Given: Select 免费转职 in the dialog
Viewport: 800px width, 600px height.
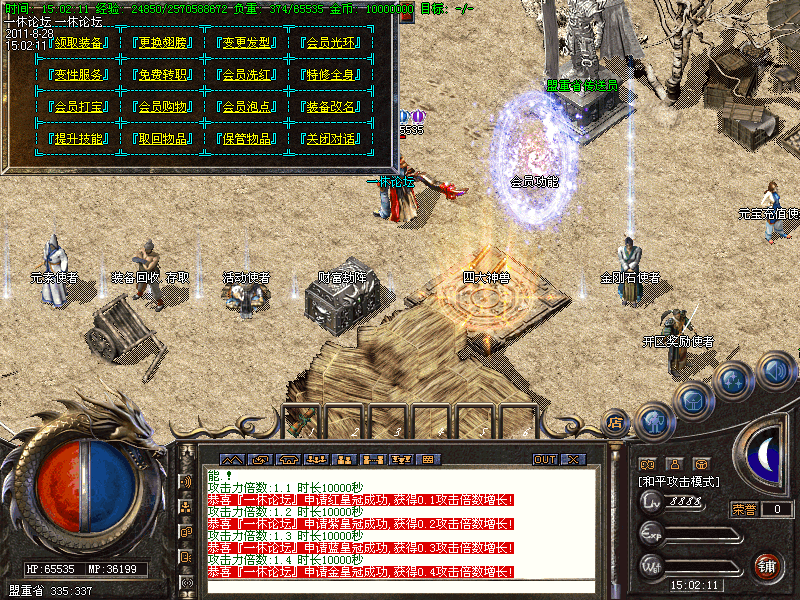Looking at the screenshot, I should (x=163, y=75).
